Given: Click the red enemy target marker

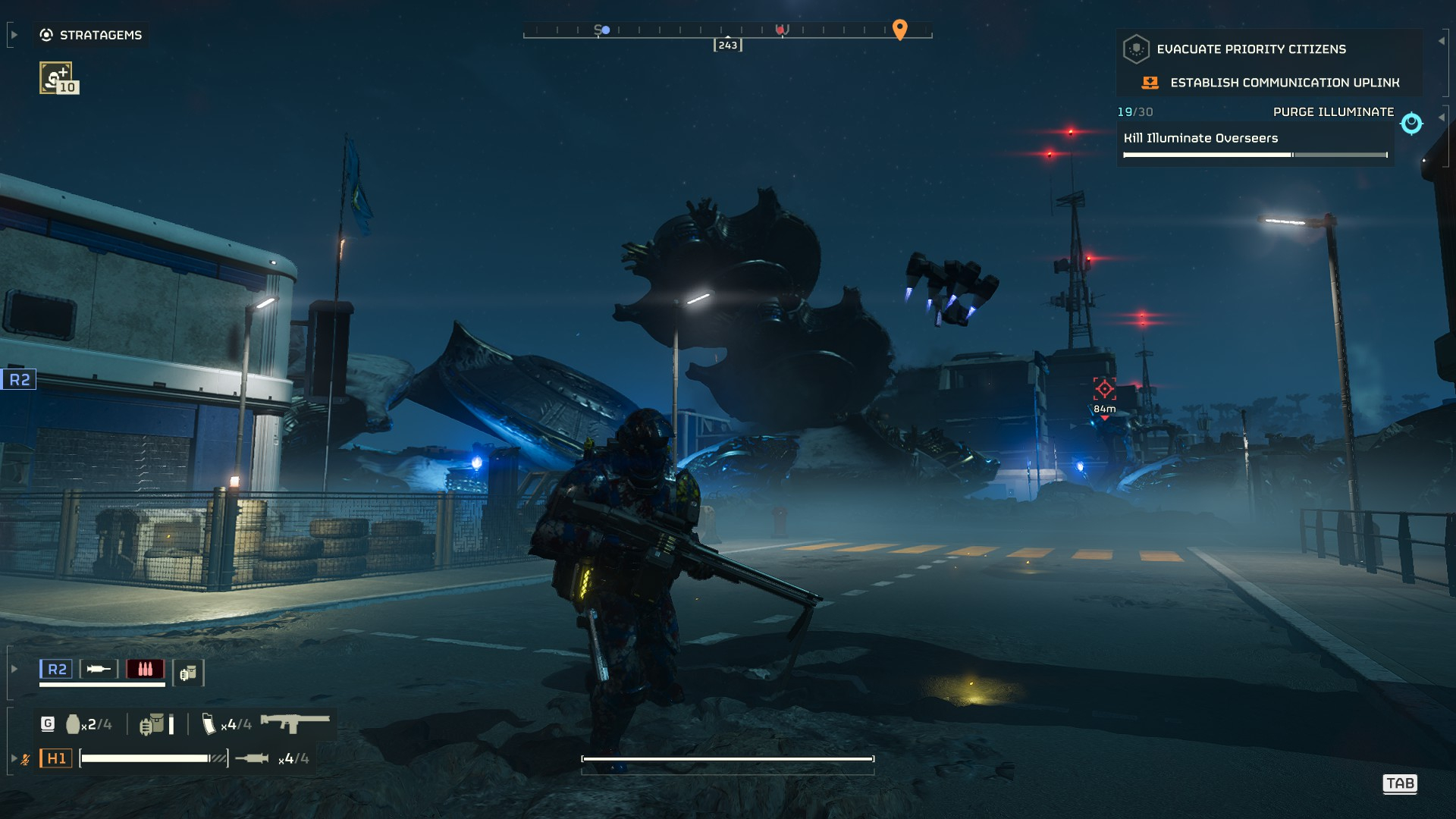Looking at the screenshot, I should tap(1104, 389).
